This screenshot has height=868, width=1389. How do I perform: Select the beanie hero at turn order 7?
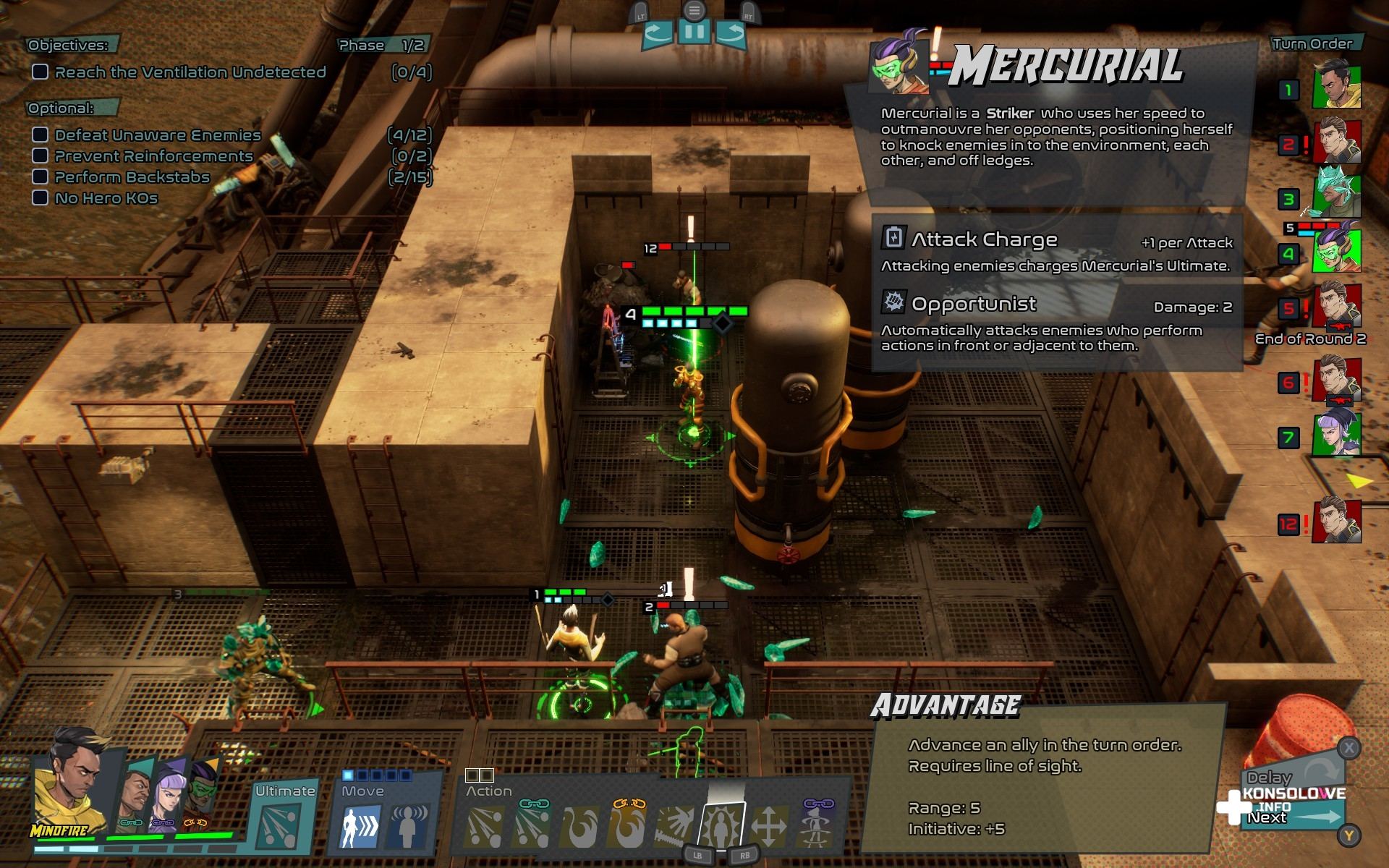pos(1336,434)
